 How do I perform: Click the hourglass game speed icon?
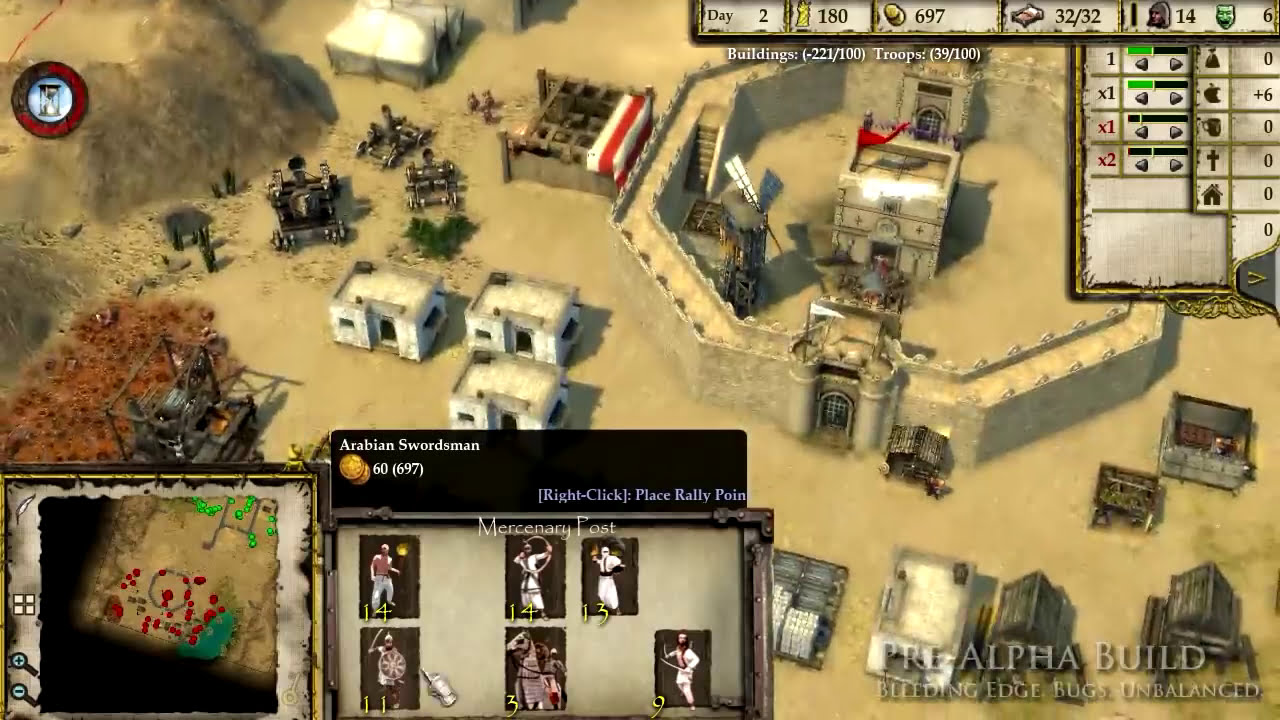[x=49, y=99]
